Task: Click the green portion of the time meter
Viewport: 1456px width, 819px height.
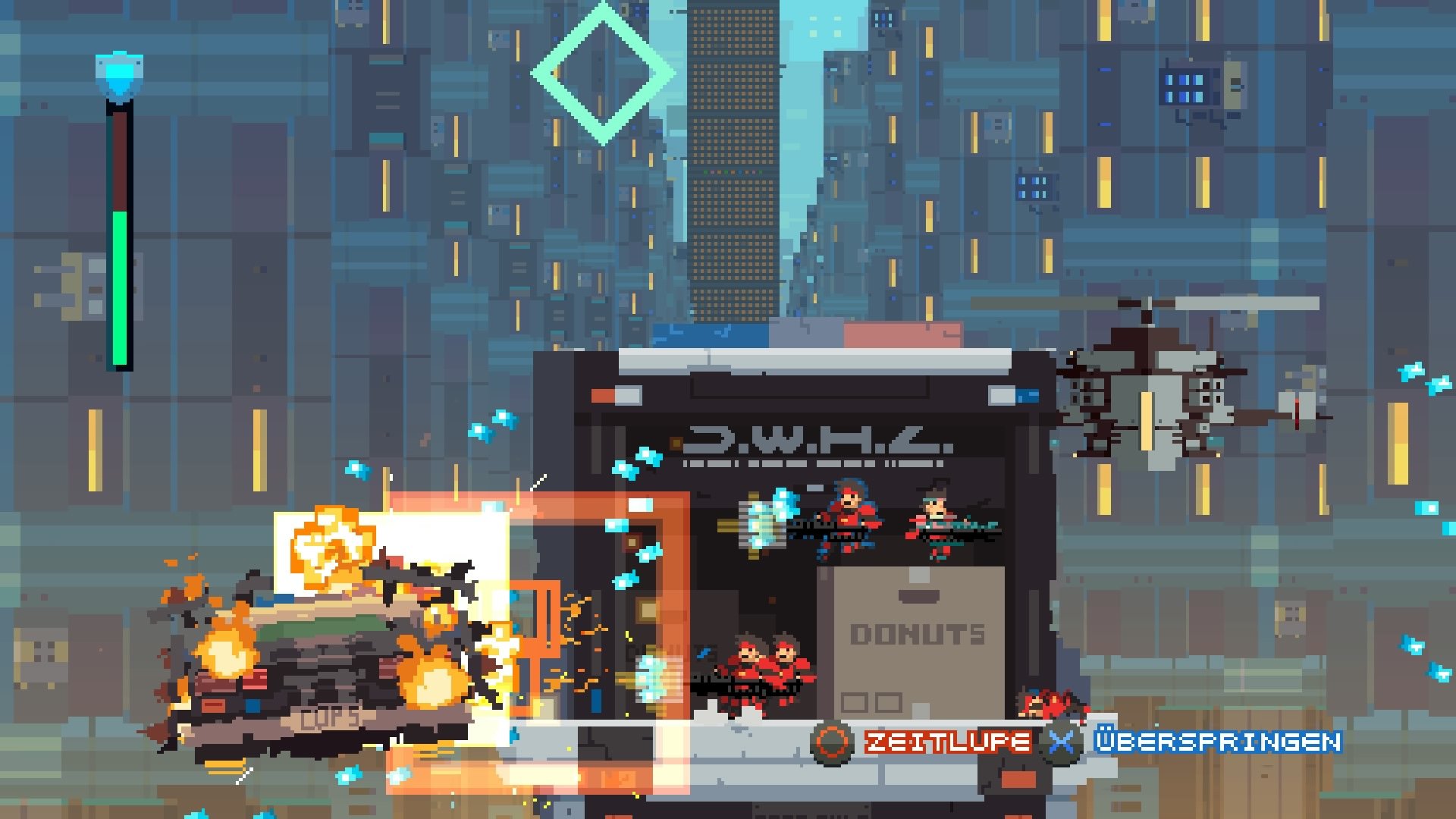Action: tap(120, 288)
